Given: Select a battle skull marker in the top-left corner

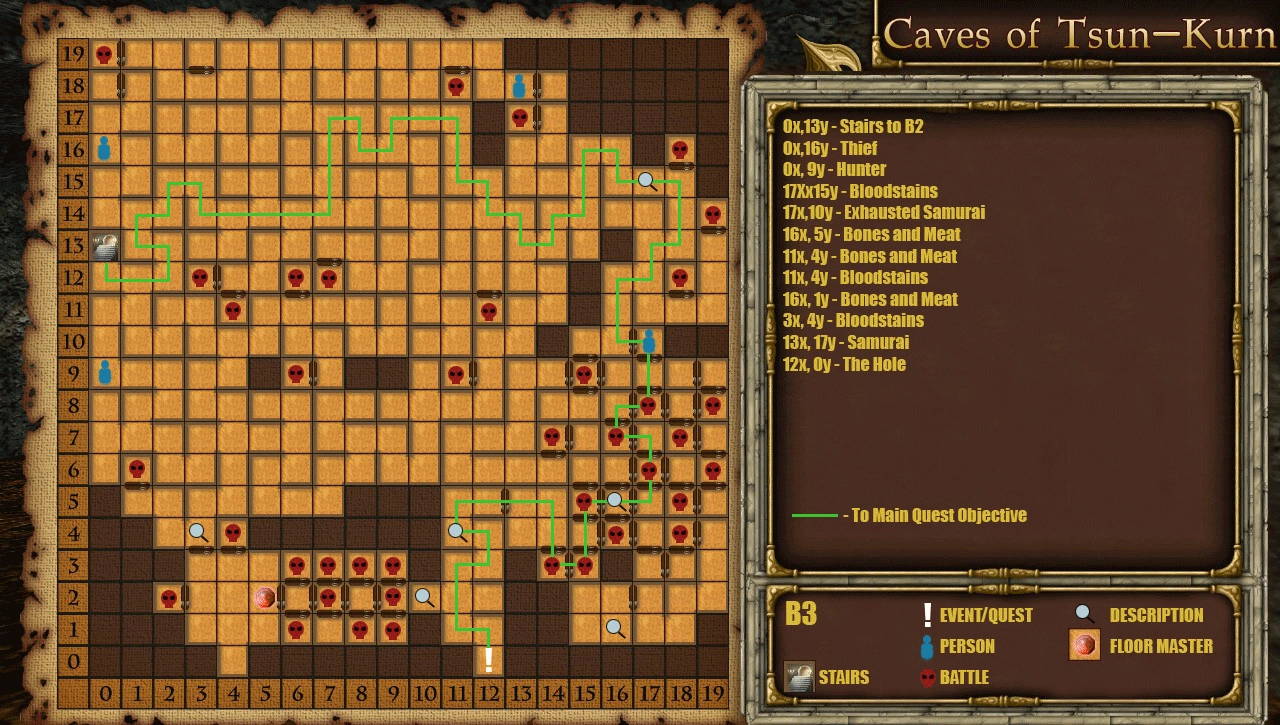Looking at the screenshot, I should pyautogui.click(x=103, y=54).
